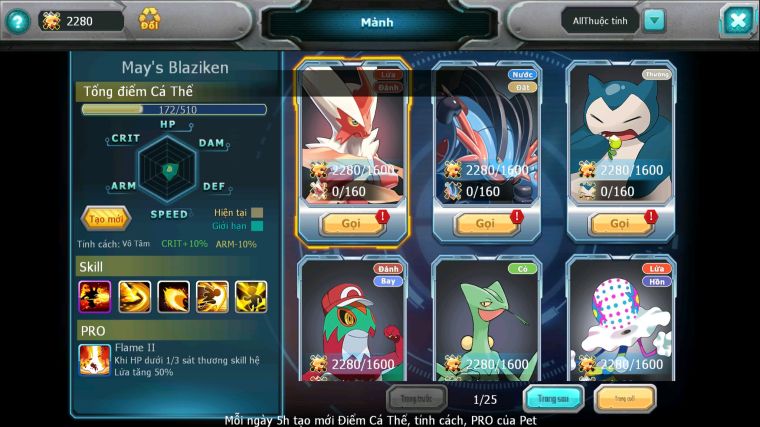View the Flame II PRO ability icon
This screenshot has height=427, width=760.
click(x=94, y=359)
